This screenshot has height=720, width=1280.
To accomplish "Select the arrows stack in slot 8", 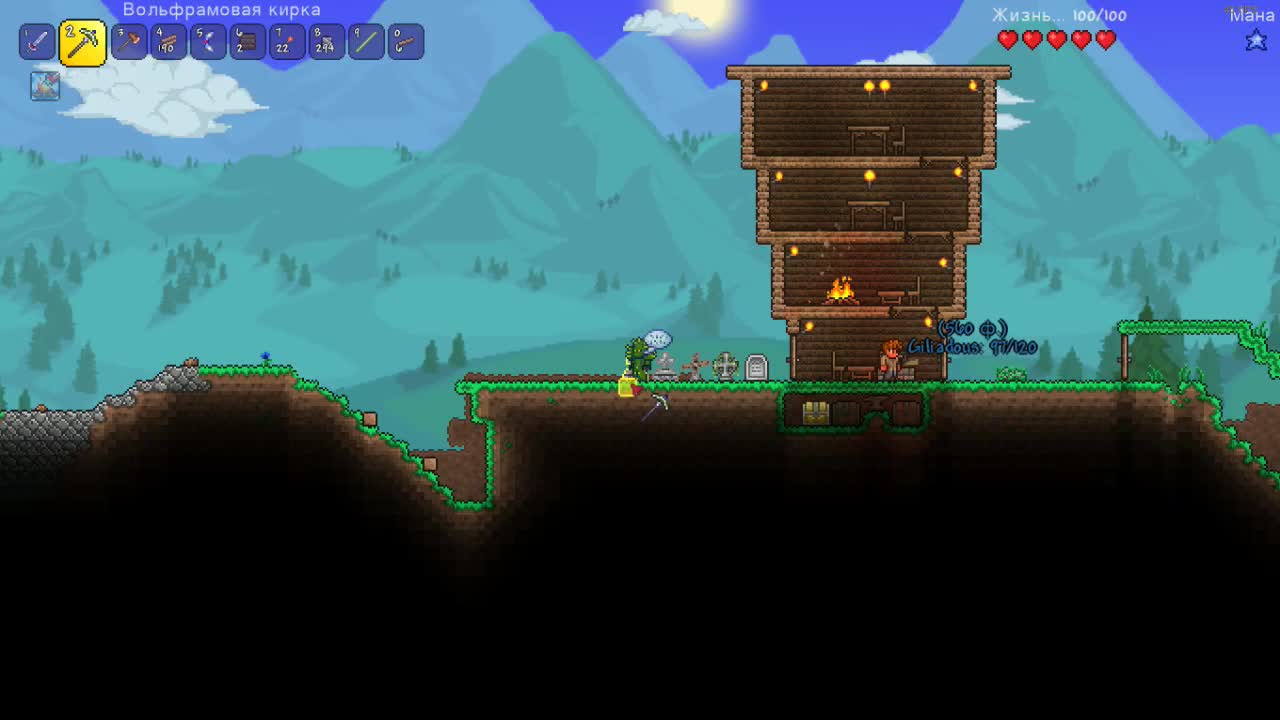I will 326,41.
